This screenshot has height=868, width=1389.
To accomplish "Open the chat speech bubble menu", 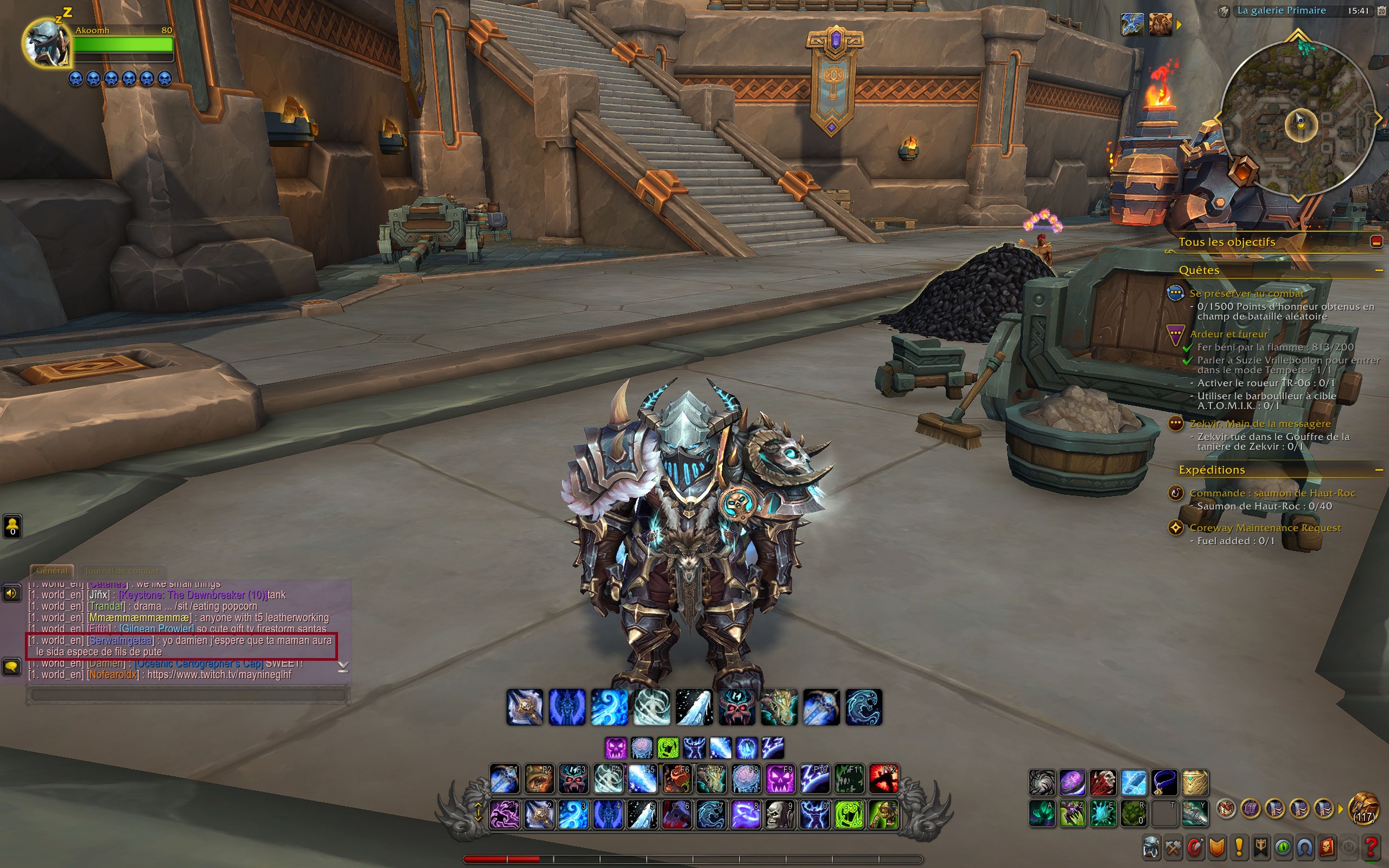I will [11, 667].
